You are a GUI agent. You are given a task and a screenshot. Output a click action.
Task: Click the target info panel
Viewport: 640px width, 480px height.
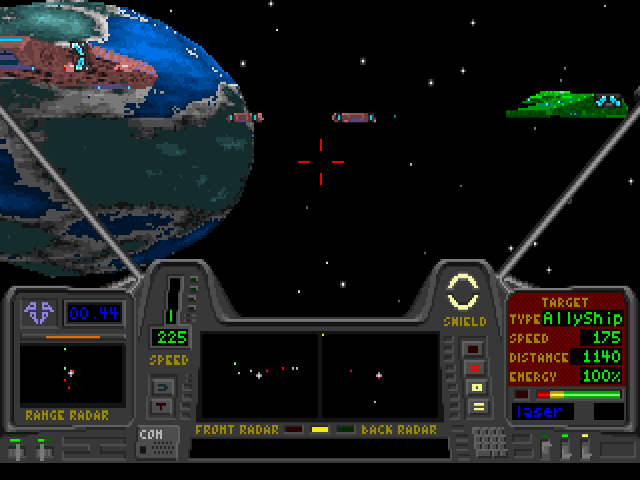(x=567, y=340)
